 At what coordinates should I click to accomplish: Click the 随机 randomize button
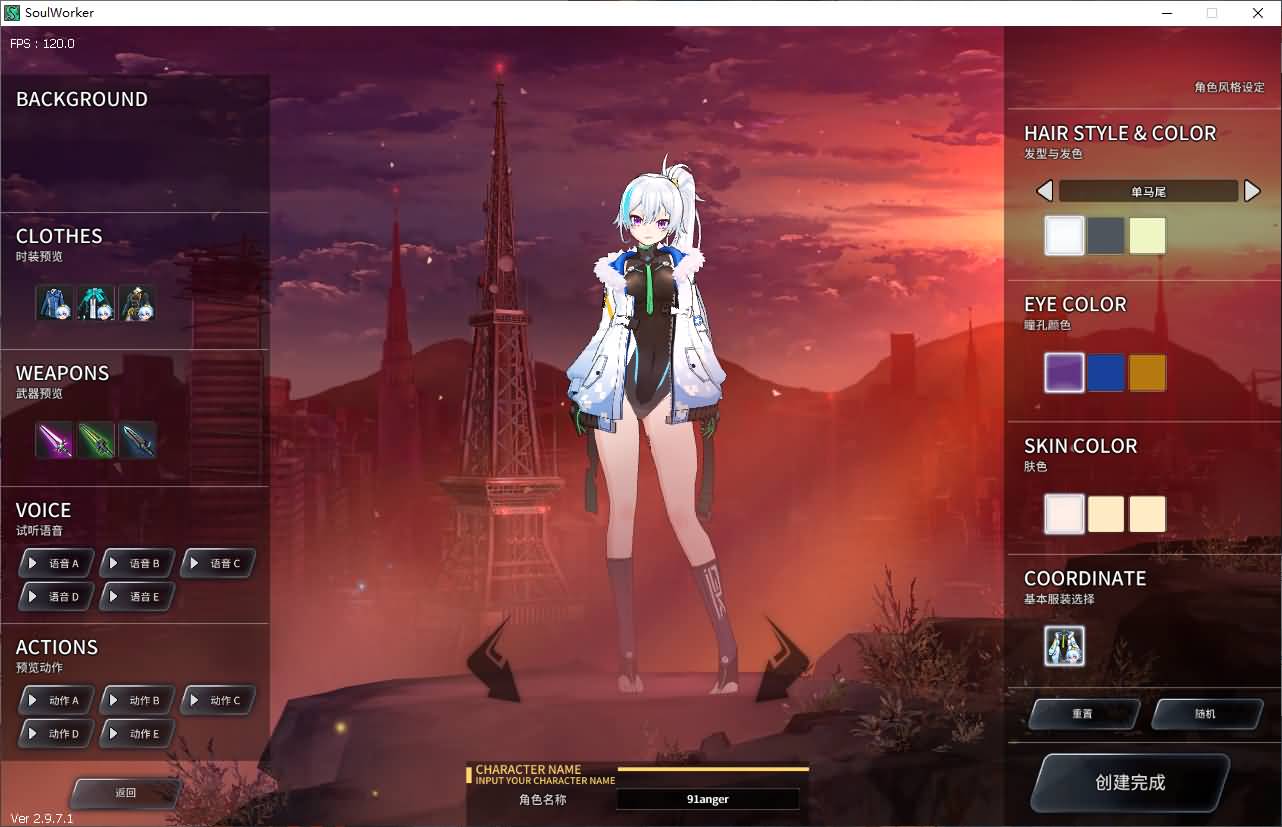pyautogui.click(x=1207, y=713)
